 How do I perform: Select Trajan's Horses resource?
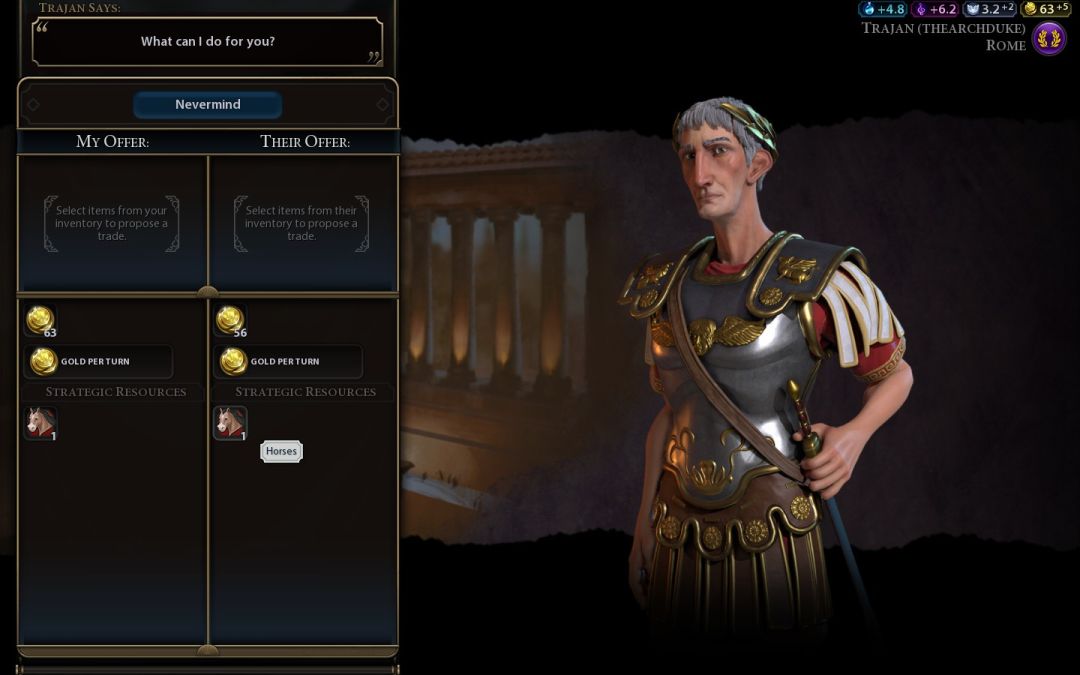(231, 423)
